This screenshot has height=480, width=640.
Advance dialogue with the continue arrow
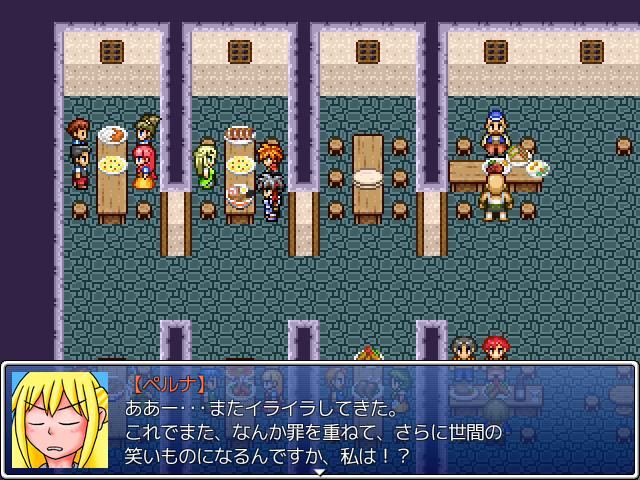click(x=320, y=470)
